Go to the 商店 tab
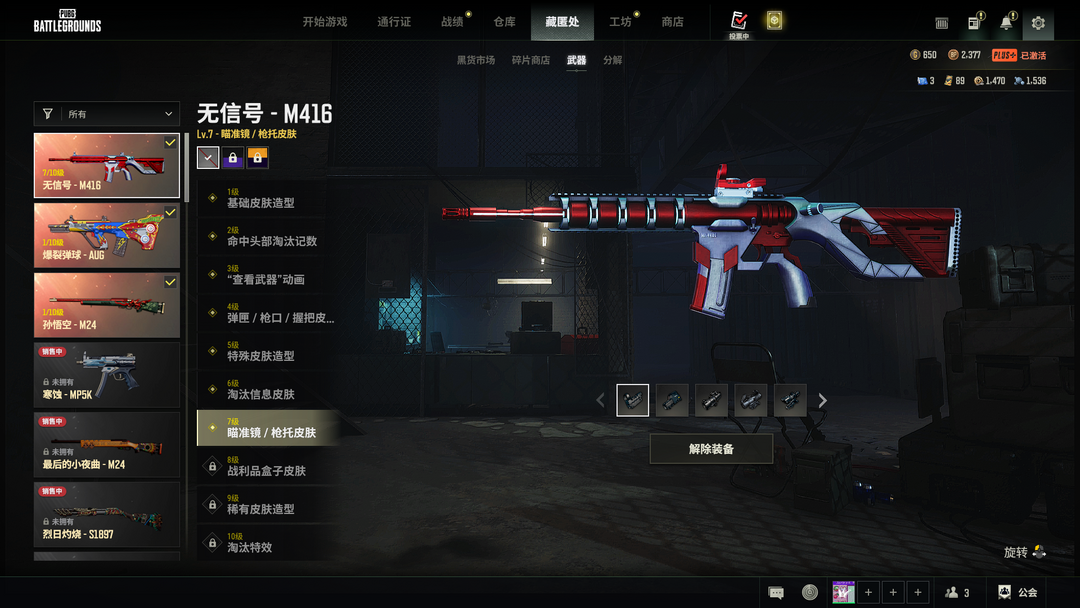The image size is (1080, 608). (673, 22)
